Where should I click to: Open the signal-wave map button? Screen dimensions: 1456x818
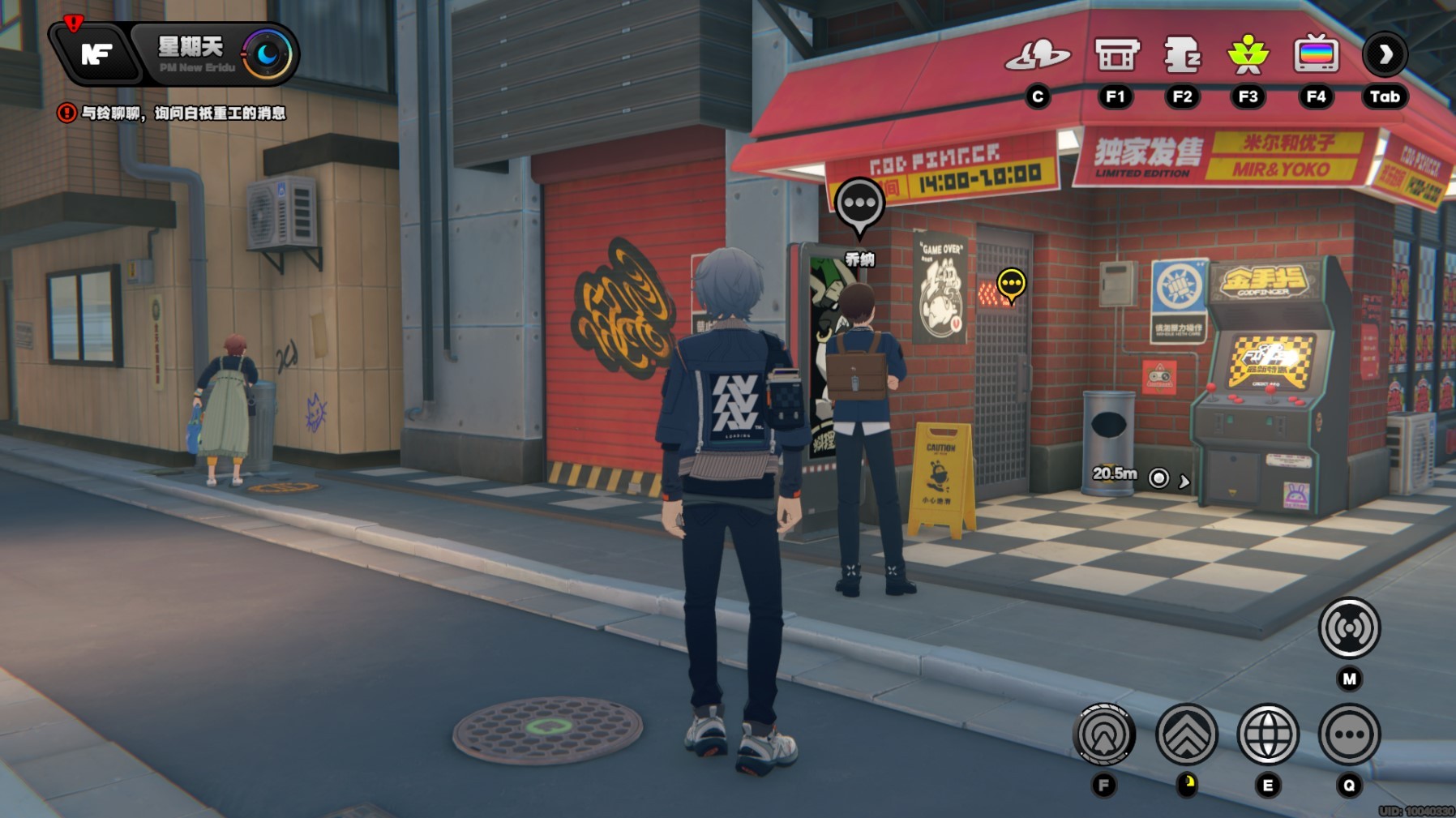[1349, 628]
